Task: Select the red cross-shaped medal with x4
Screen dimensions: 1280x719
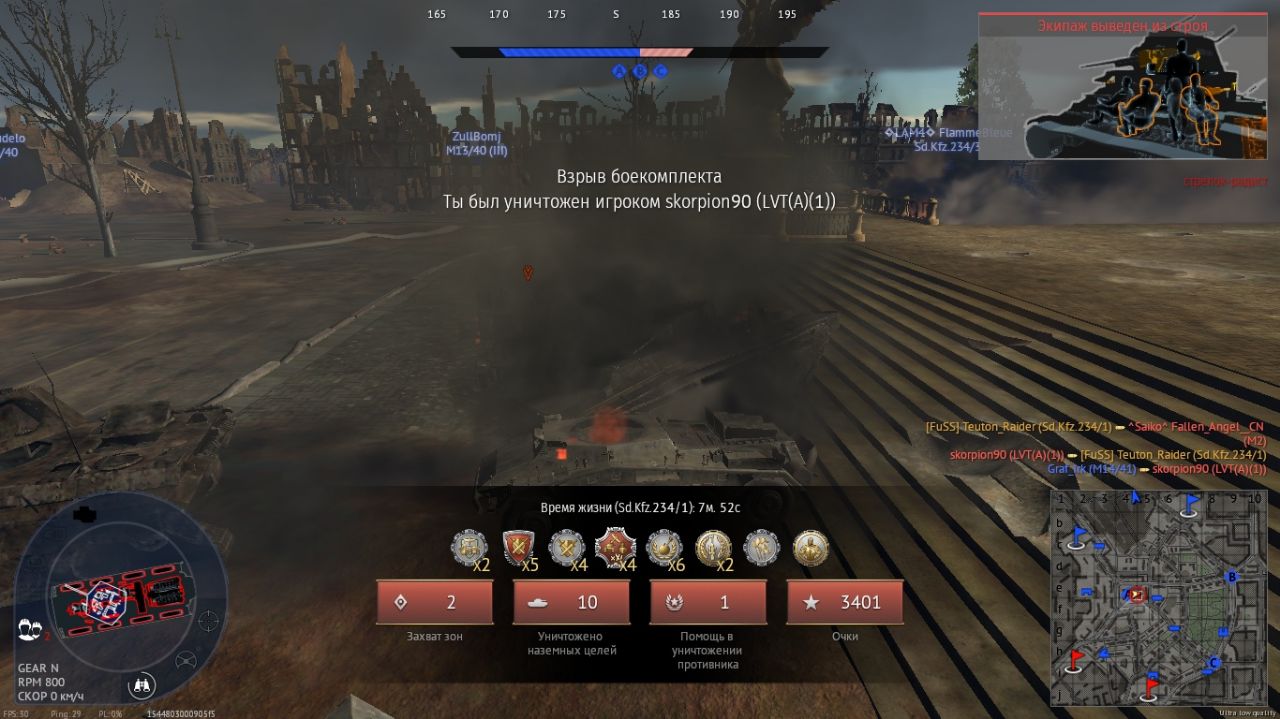Action: pos(613,548)
